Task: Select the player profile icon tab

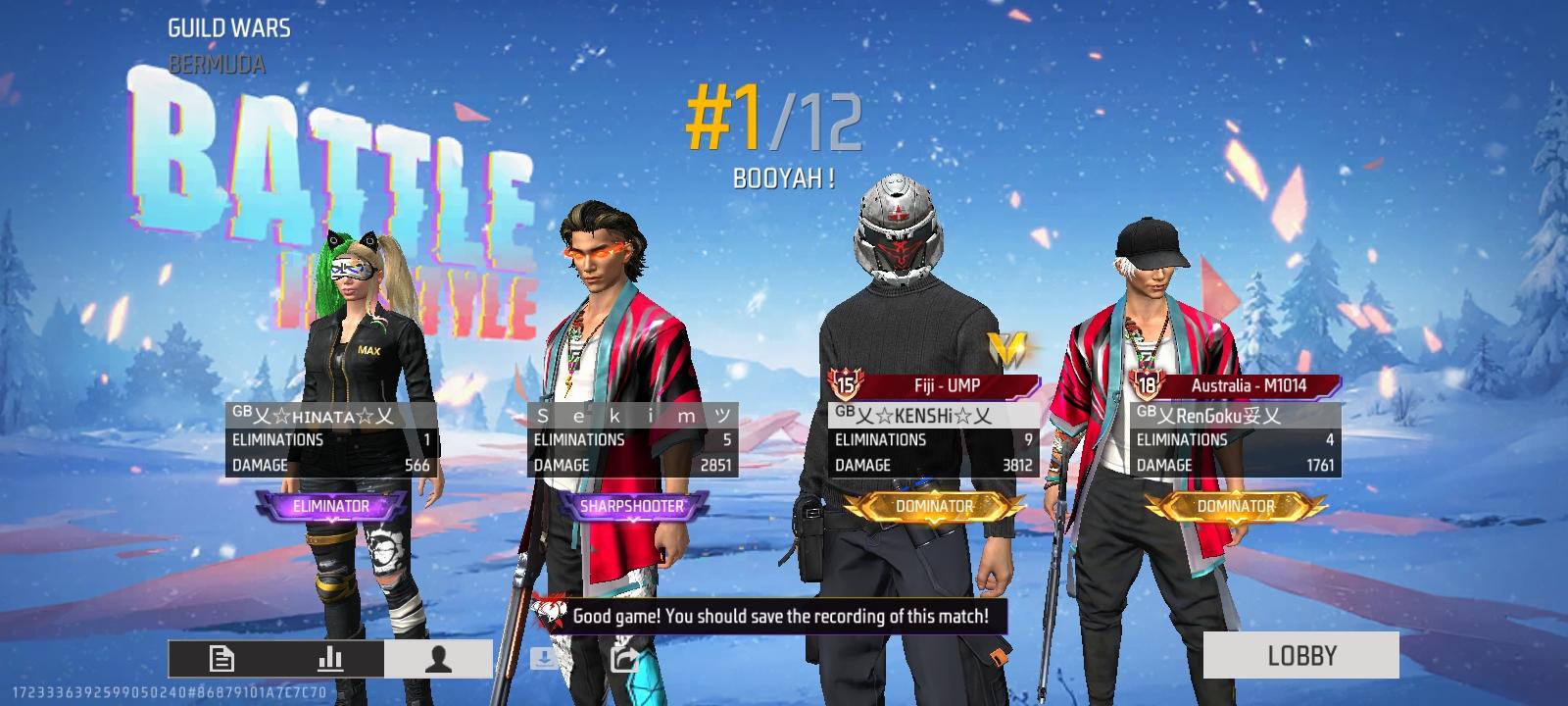Action: [439, 661]
